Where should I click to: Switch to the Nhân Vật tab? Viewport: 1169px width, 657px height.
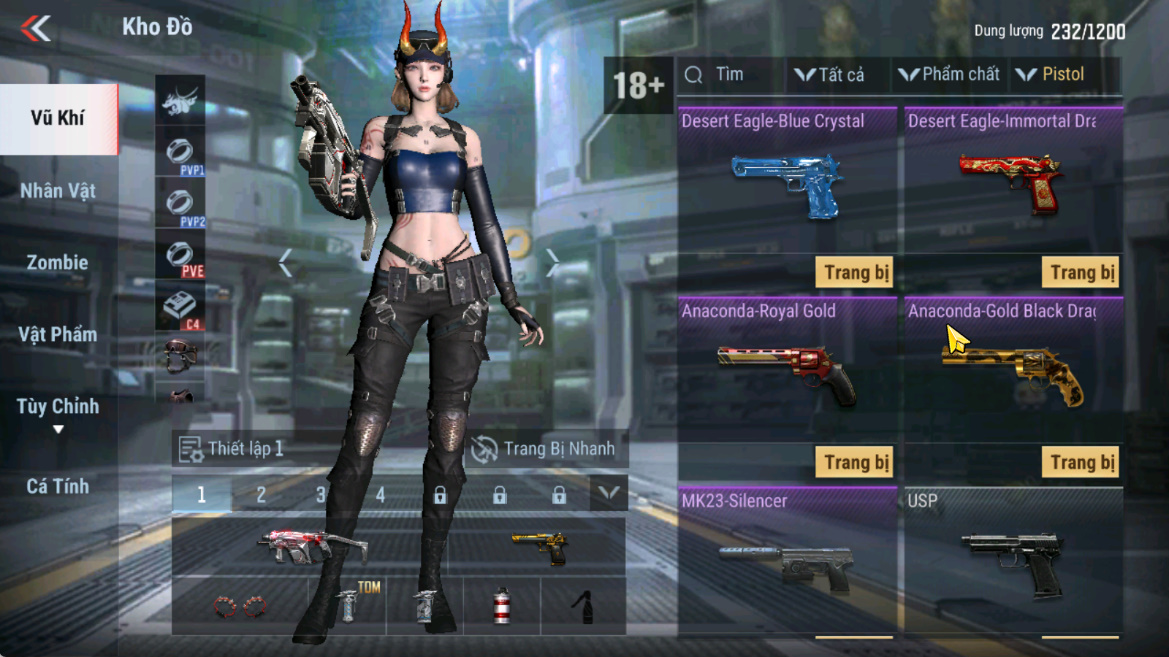click(x=58, y=191)
